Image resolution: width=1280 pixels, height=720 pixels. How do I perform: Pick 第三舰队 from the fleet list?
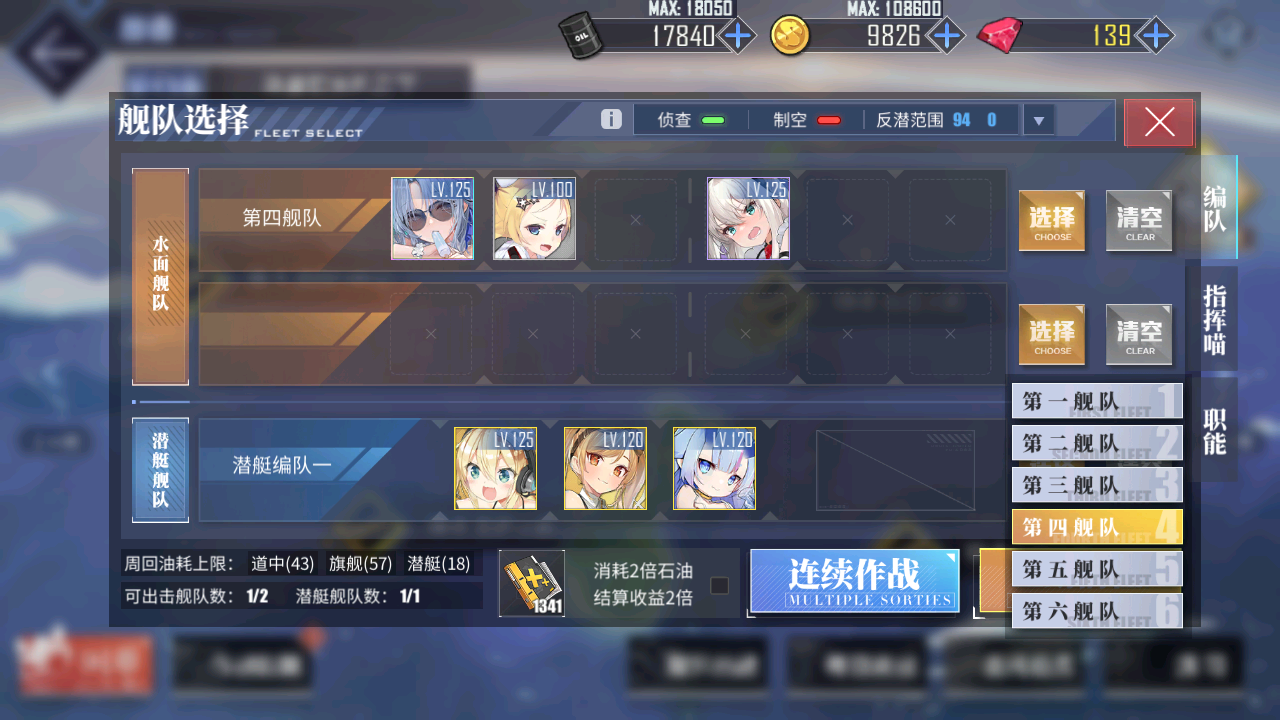[x=1097, y=485]
